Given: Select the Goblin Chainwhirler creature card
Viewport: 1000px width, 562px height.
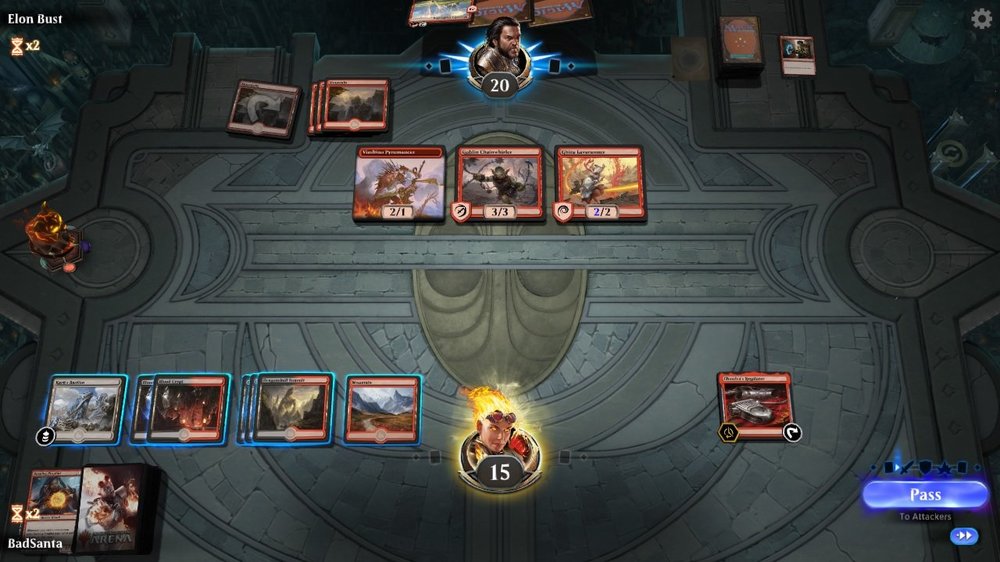Looking at the screenshot, I should coord(500,183).
